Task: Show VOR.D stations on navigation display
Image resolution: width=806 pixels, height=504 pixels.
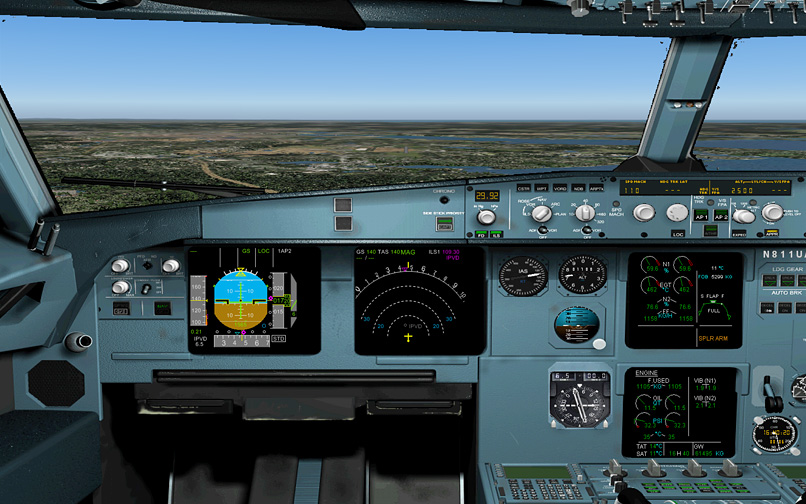Action: click(560, 187)
